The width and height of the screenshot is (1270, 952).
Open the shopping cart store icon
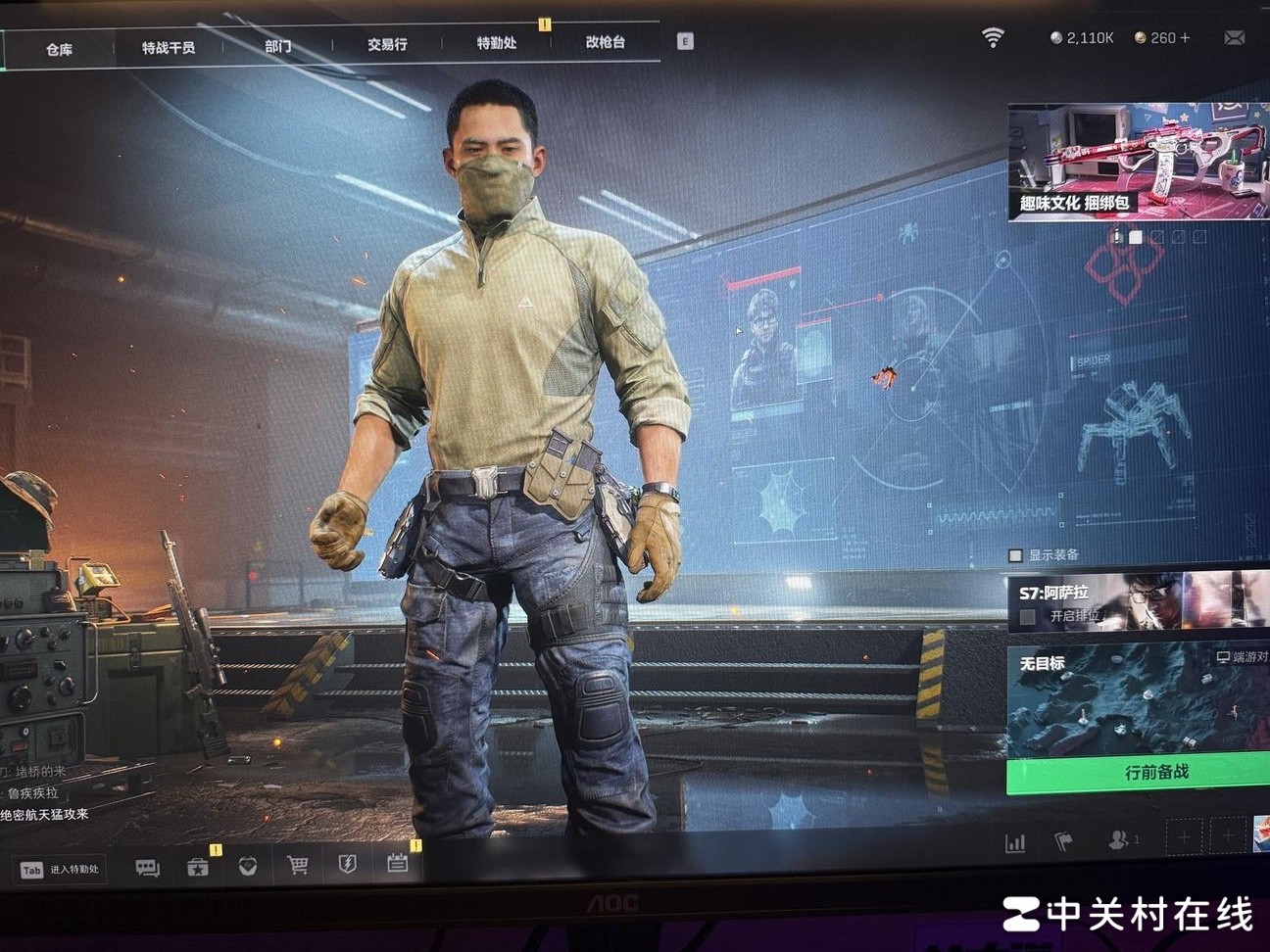(x=298, y=865)
